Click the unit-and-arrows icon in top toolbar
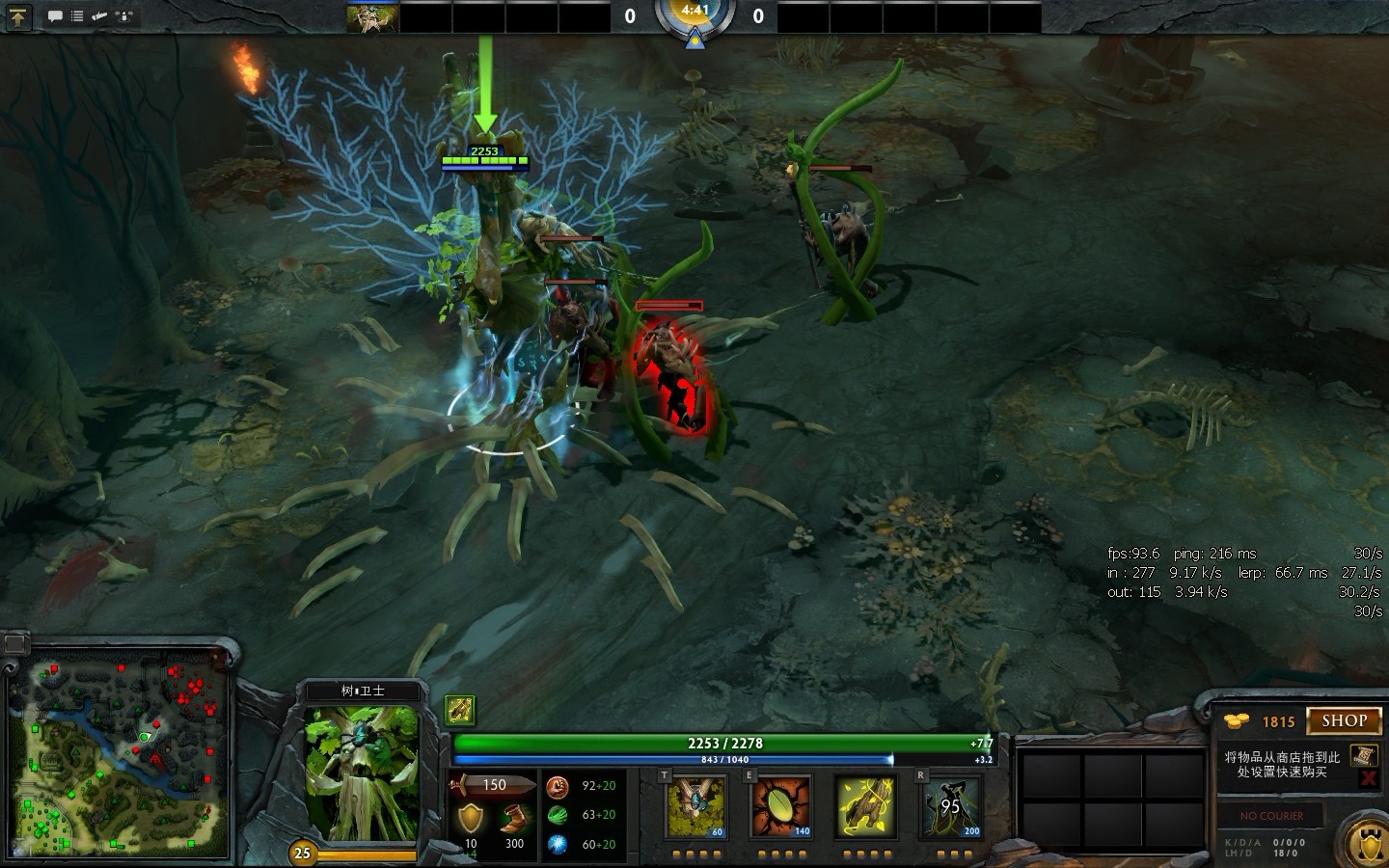Screen dimensions: 1389x868 pyautogui.click(x=124, y=16)
